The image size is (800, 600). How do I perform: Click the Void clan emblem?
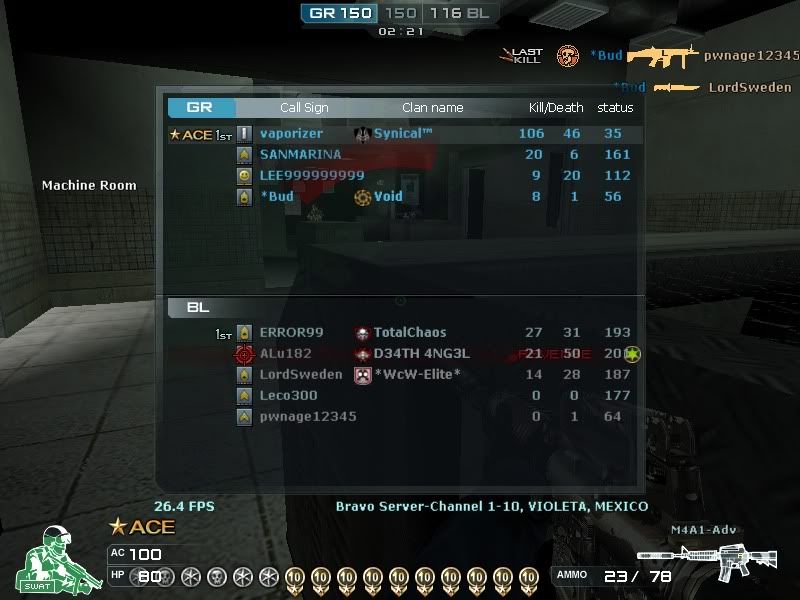363,197
